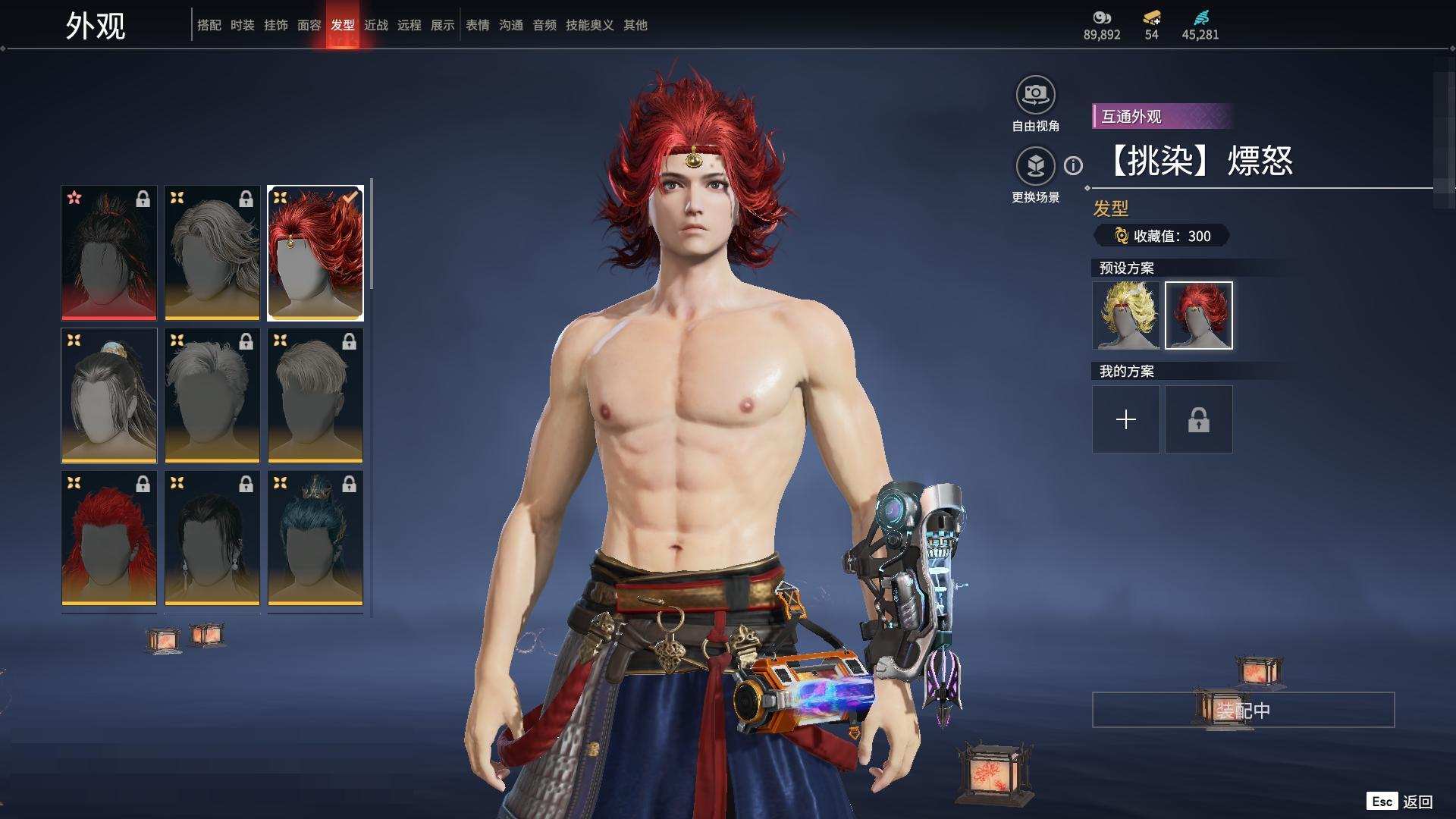Add a new custom scheme with plus
Viewport: 1456px width, 819px height.
pos(1125,419)
